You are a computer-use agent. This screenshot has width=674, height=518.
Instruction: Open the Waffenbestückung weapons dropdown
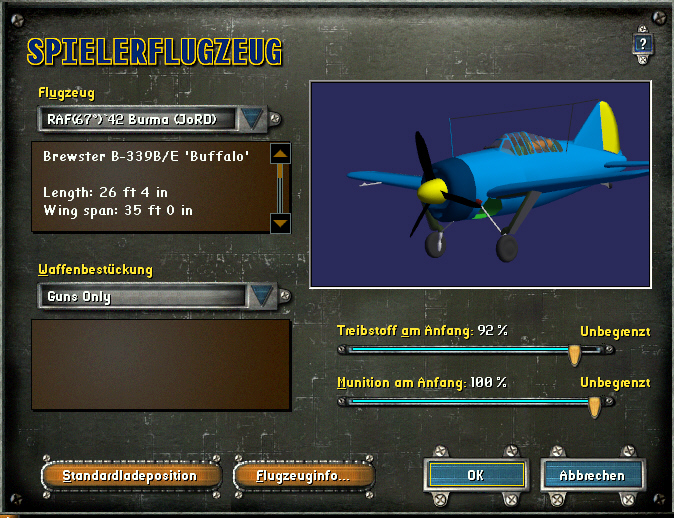261,296
